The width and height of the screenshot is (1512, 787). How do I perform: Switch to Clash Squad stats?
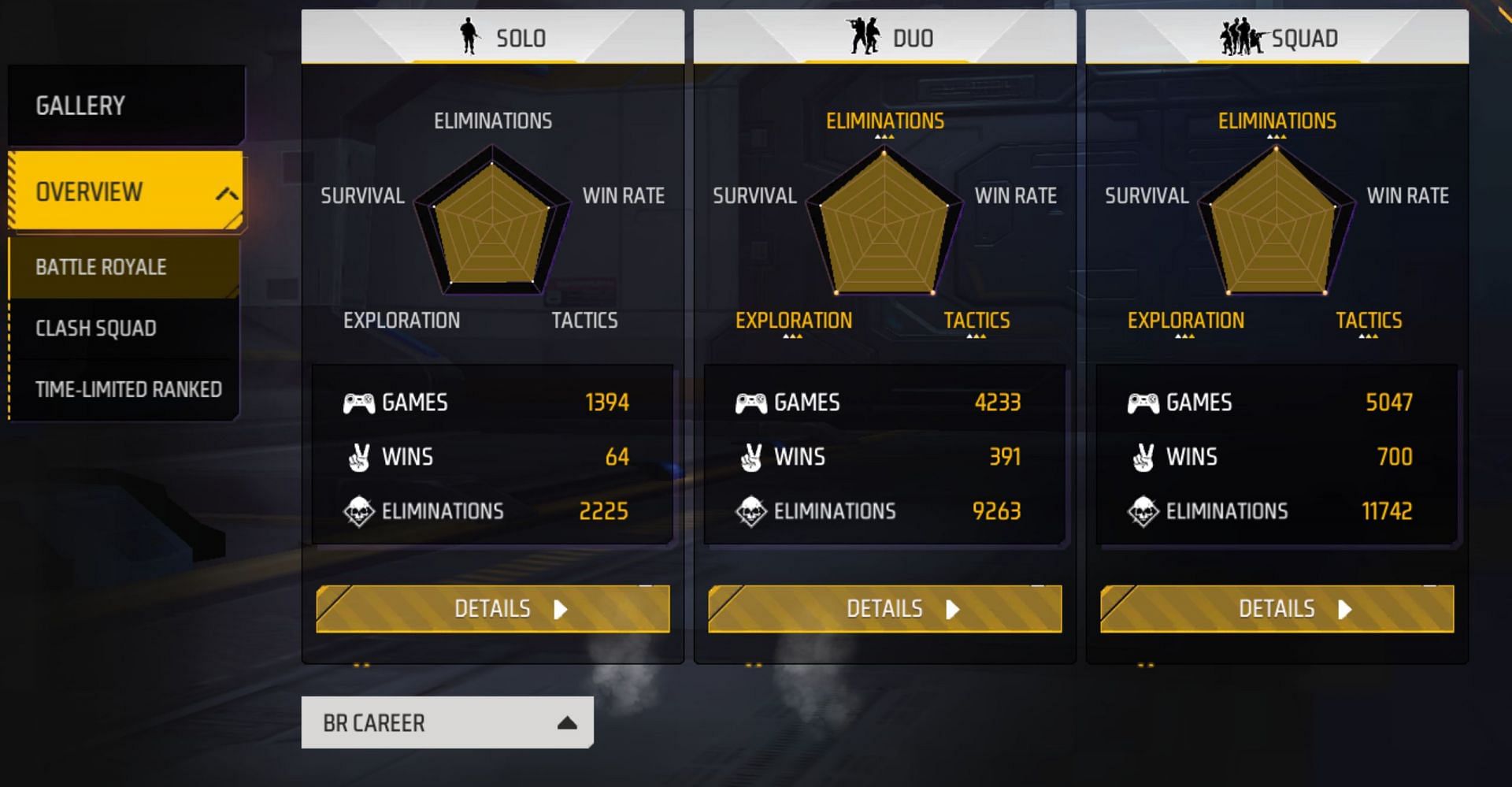(x=124, y=328)
